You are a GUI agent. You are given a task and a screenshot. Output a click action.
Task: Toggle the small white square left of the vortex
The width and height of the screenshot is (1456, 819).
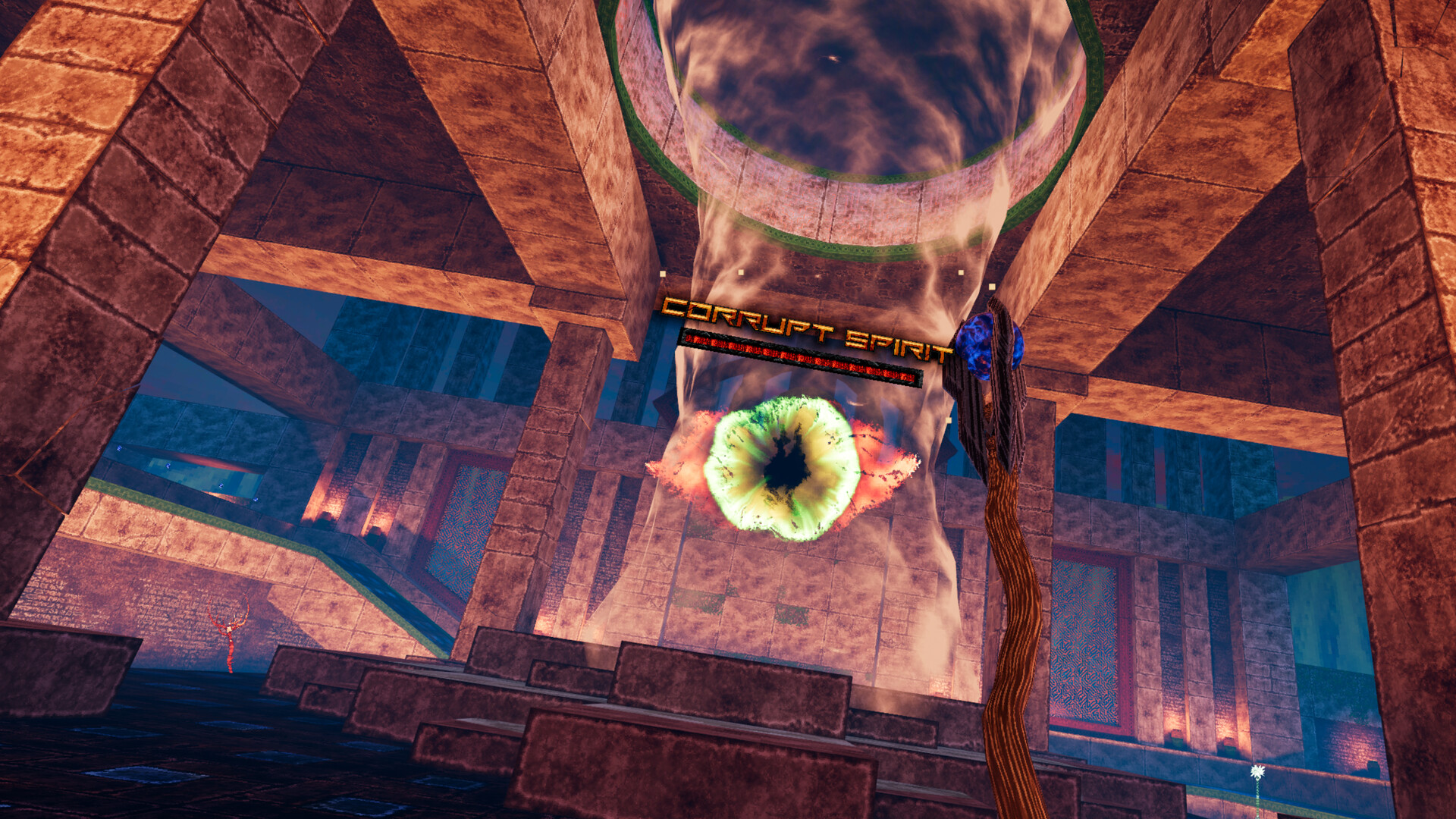pos(740,271)
